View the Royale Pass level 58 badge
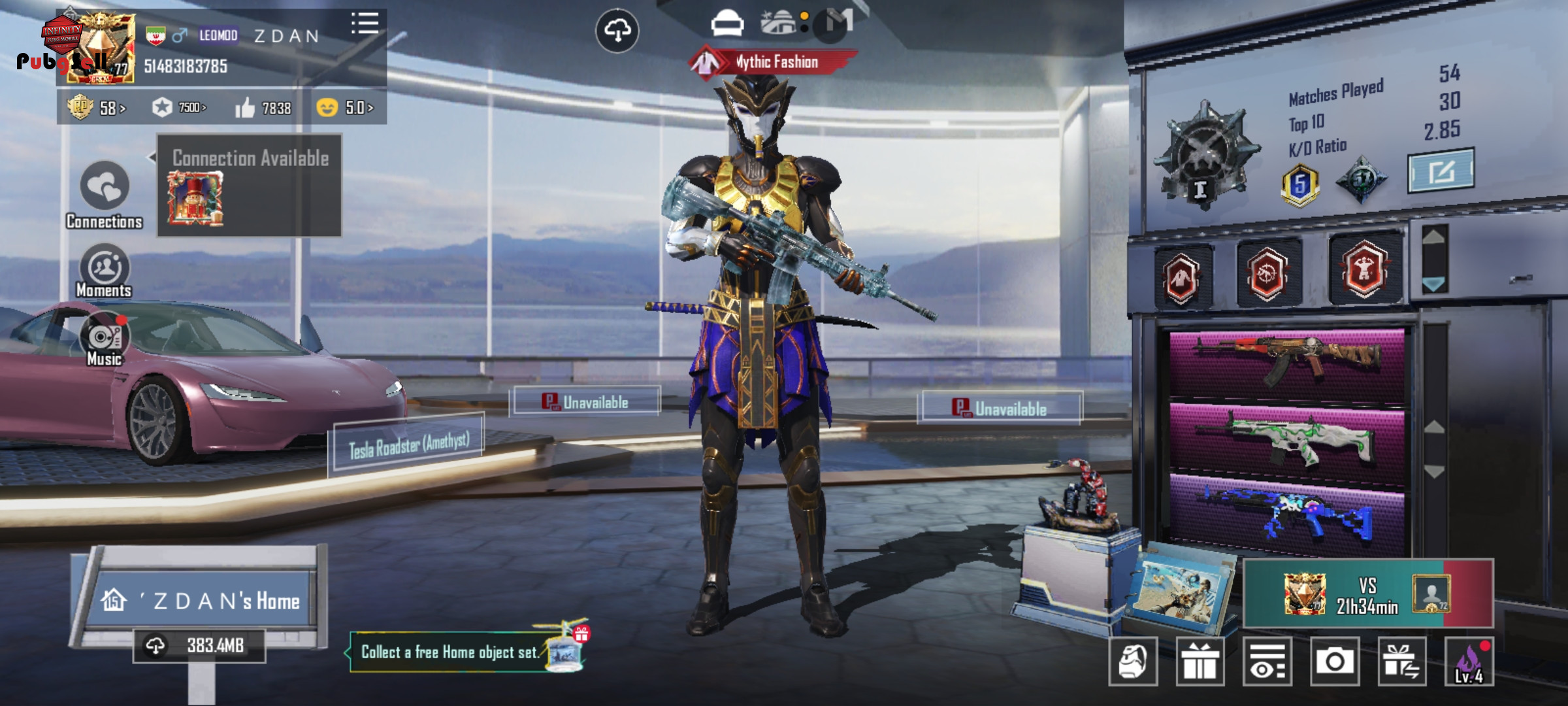Image resolution: width=1568 pixels, height=706 pixels. [x=95, y=107]
